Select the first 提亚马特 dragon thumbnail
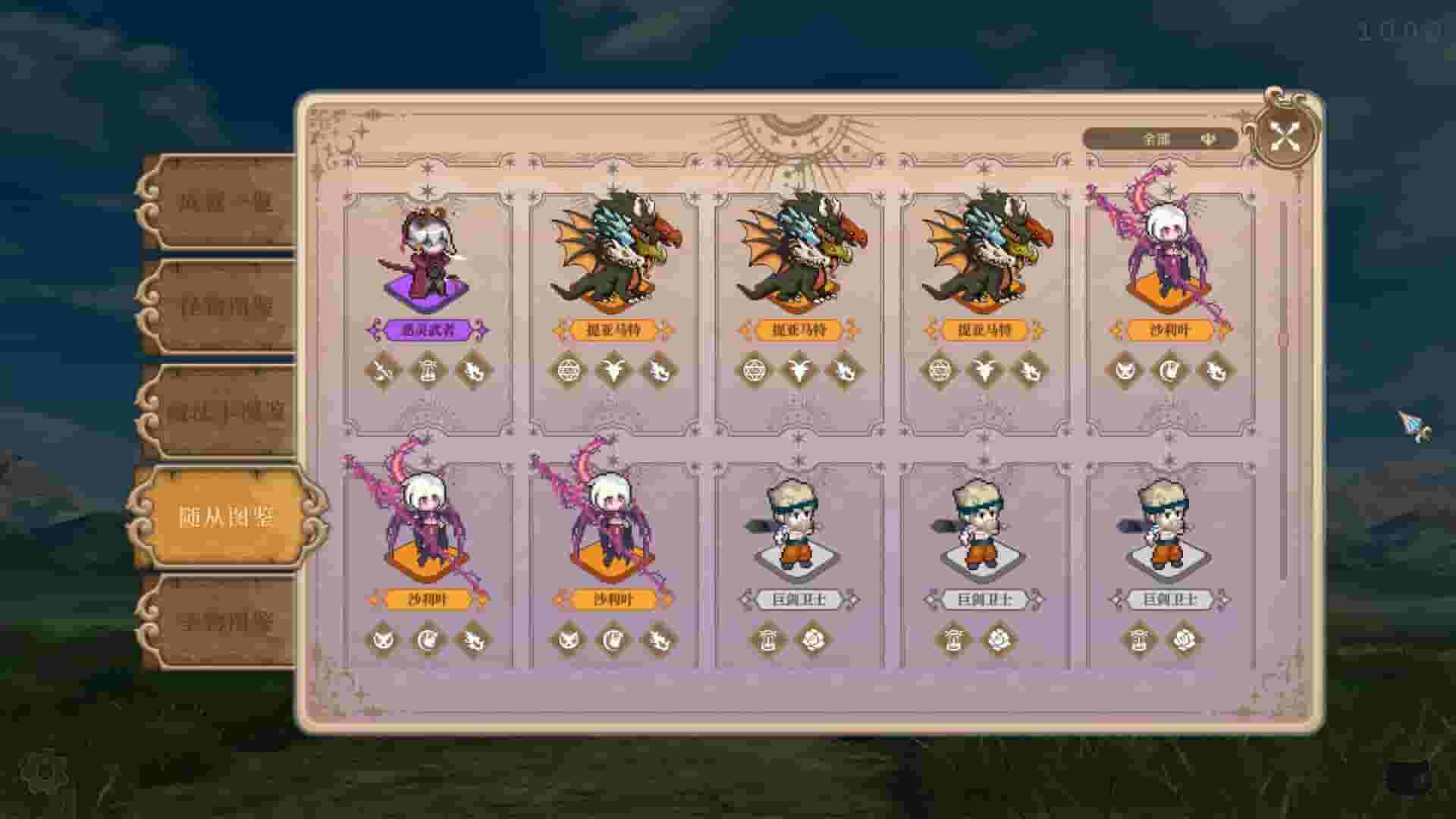 (614, 250)
